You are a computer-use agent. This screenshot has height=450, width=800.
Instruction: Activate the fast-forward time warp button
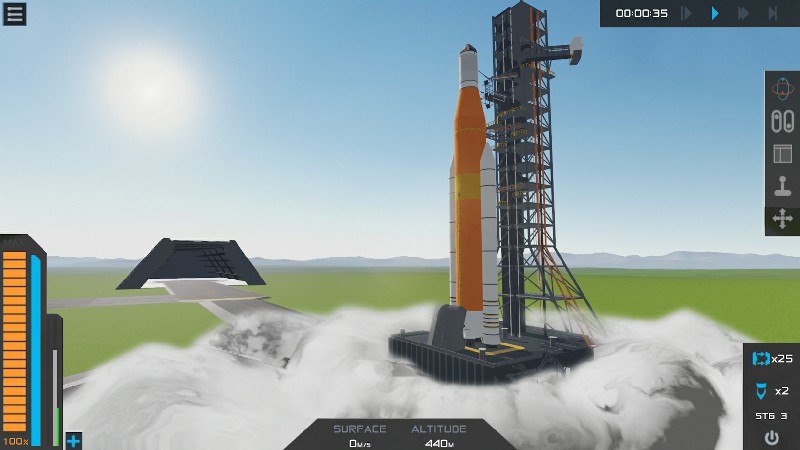click(x=743, y=13)
